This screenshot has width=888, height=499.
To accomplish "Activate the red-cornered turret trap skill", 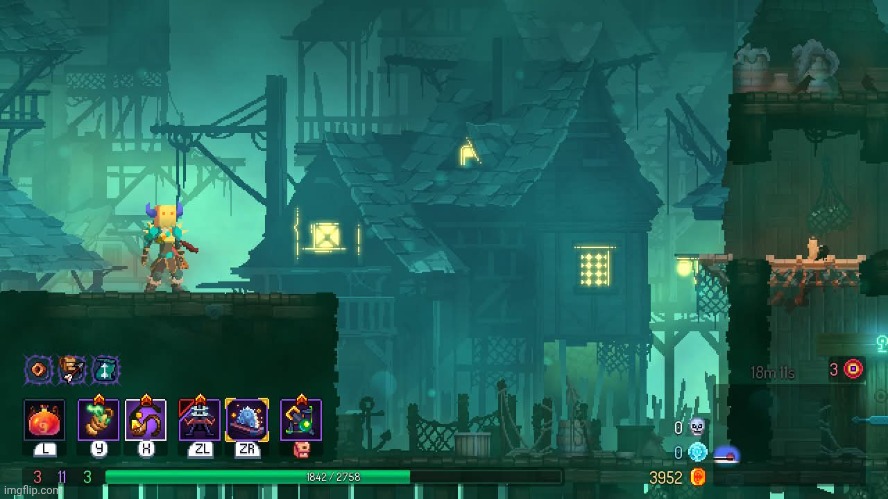I will pyautogui.click(x=199, y=420).
